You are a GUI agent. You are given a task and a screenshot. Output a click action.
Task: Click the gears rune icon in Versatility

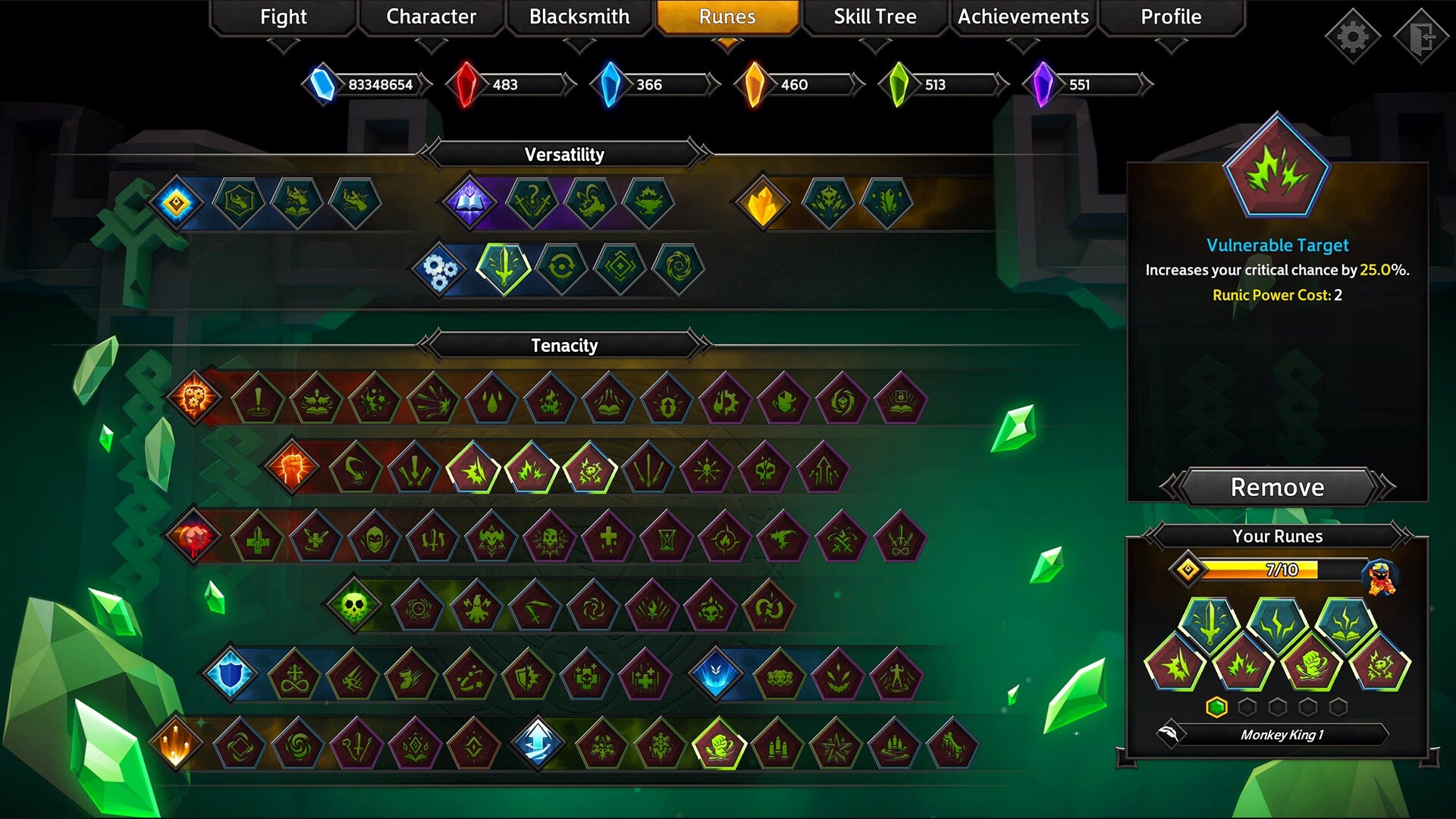point(440,269)
